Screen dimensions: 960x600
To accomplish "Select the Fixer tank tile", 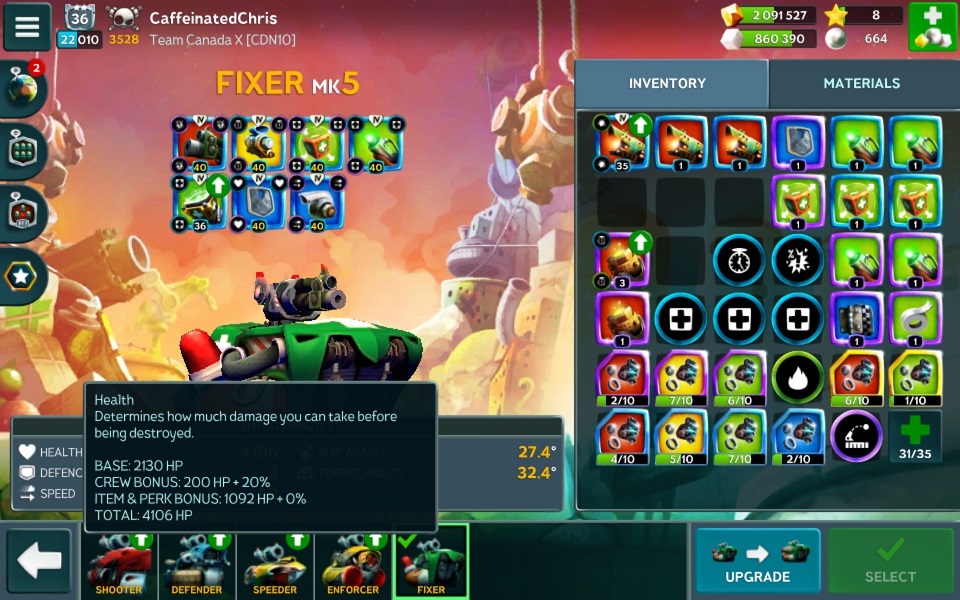I will (431, 563).
